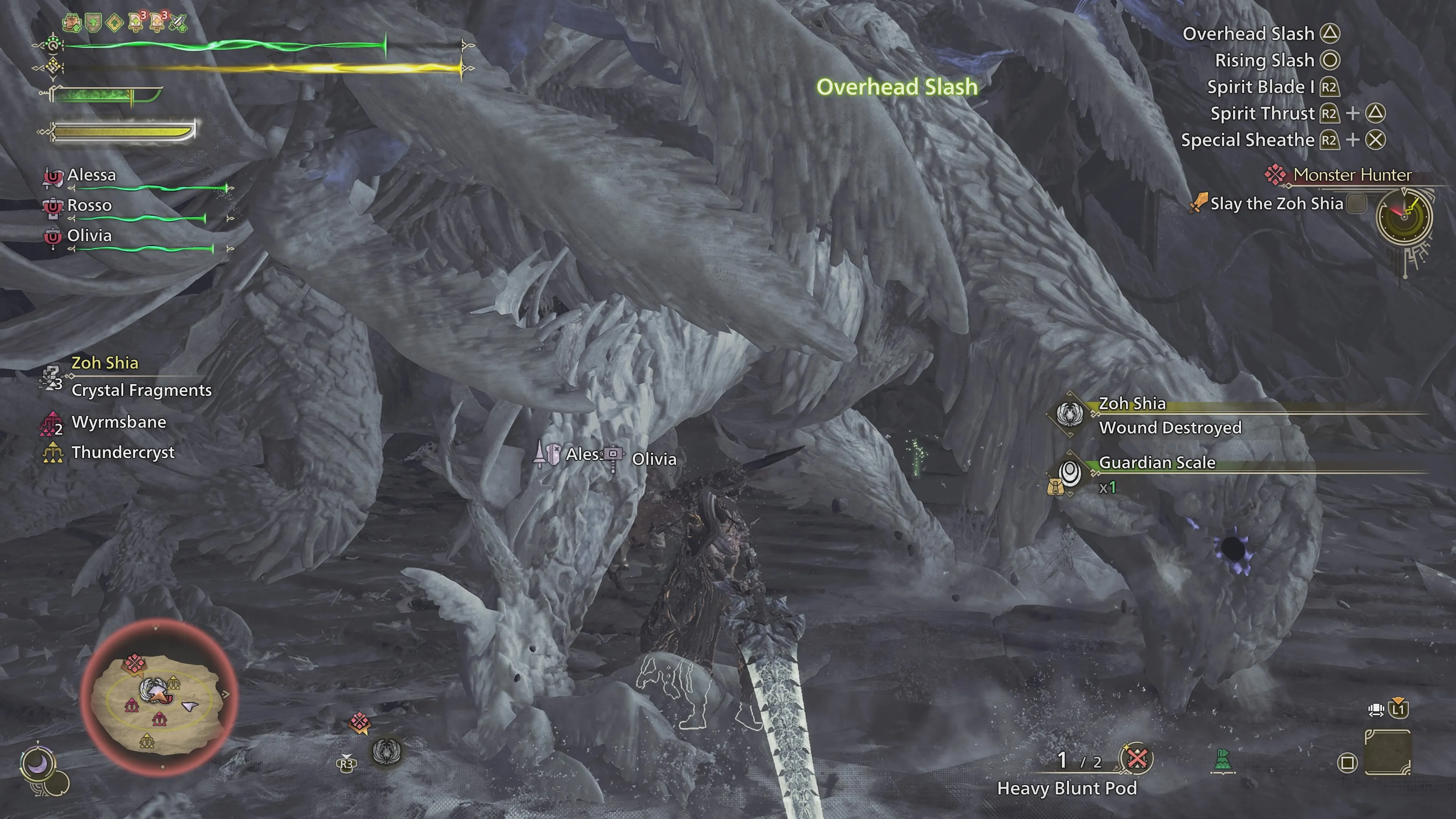The width and height of the screenshot is (1456, 819).
Task: Click the Slay the Zoh Shia objective
Action: [x=1276, y=204]
